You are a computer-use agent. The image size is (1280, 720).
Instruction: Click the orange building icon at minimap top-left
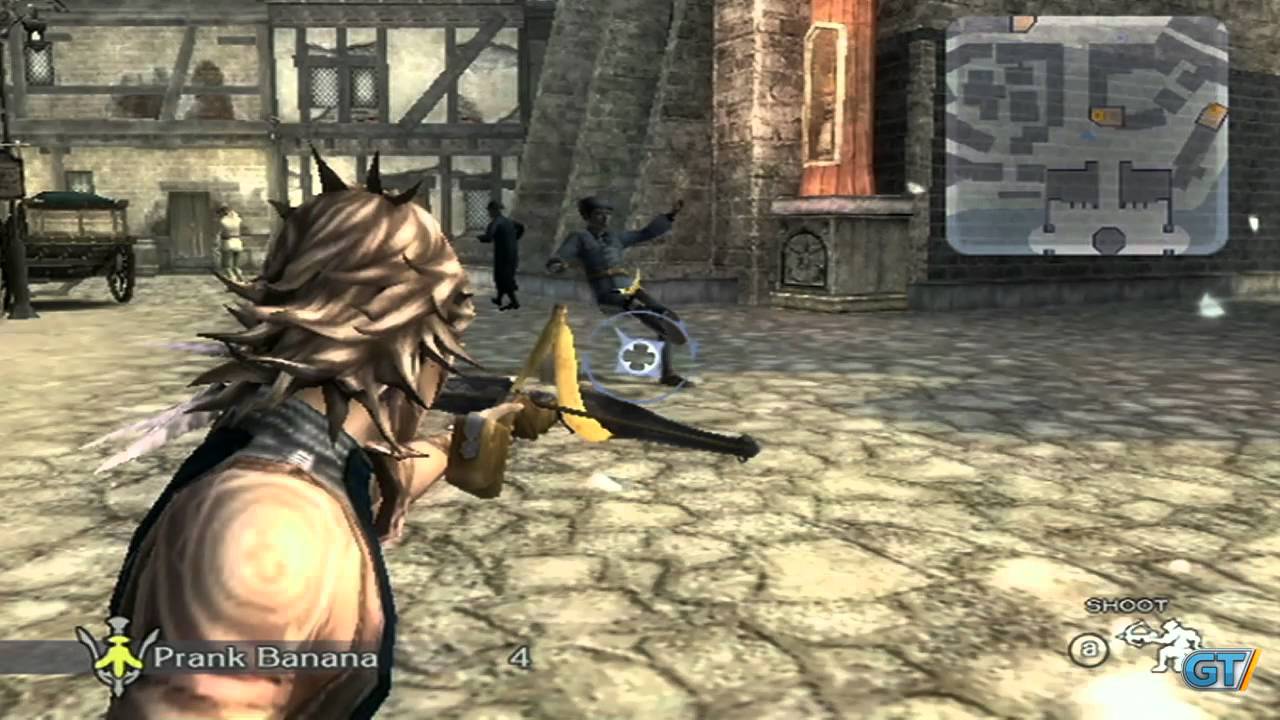pos(1022,24)
